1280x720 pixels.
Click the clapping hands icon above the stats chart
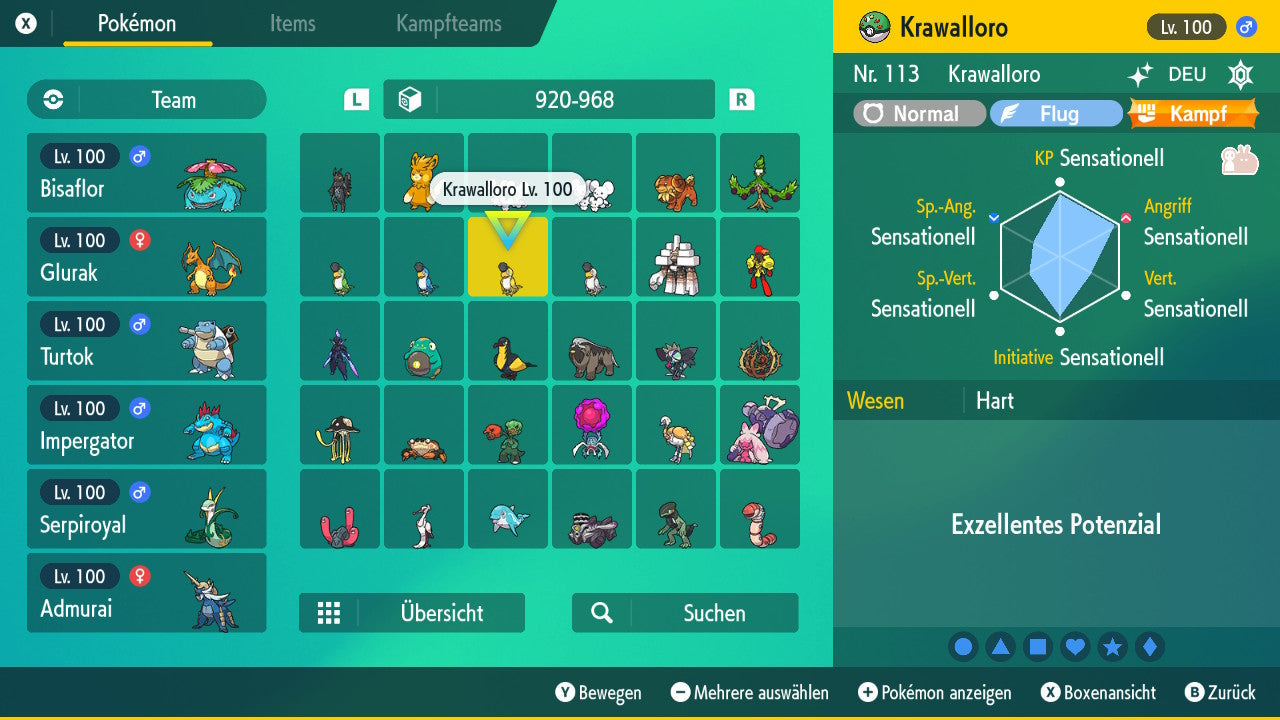pos(1239,160)
